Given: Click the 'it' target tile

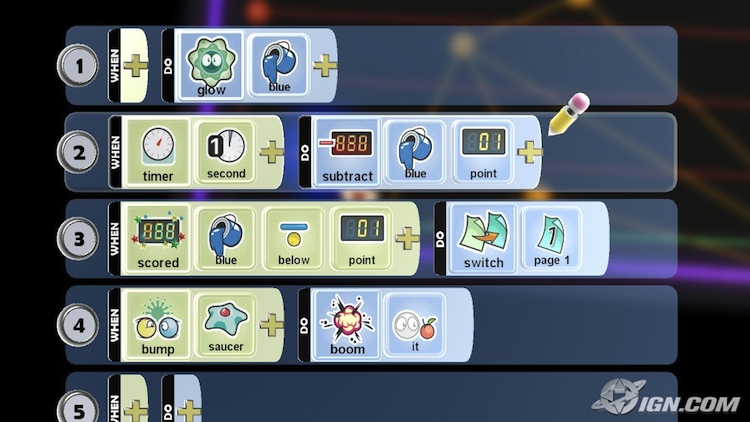Looking at the screenshot, I should 414,325.
